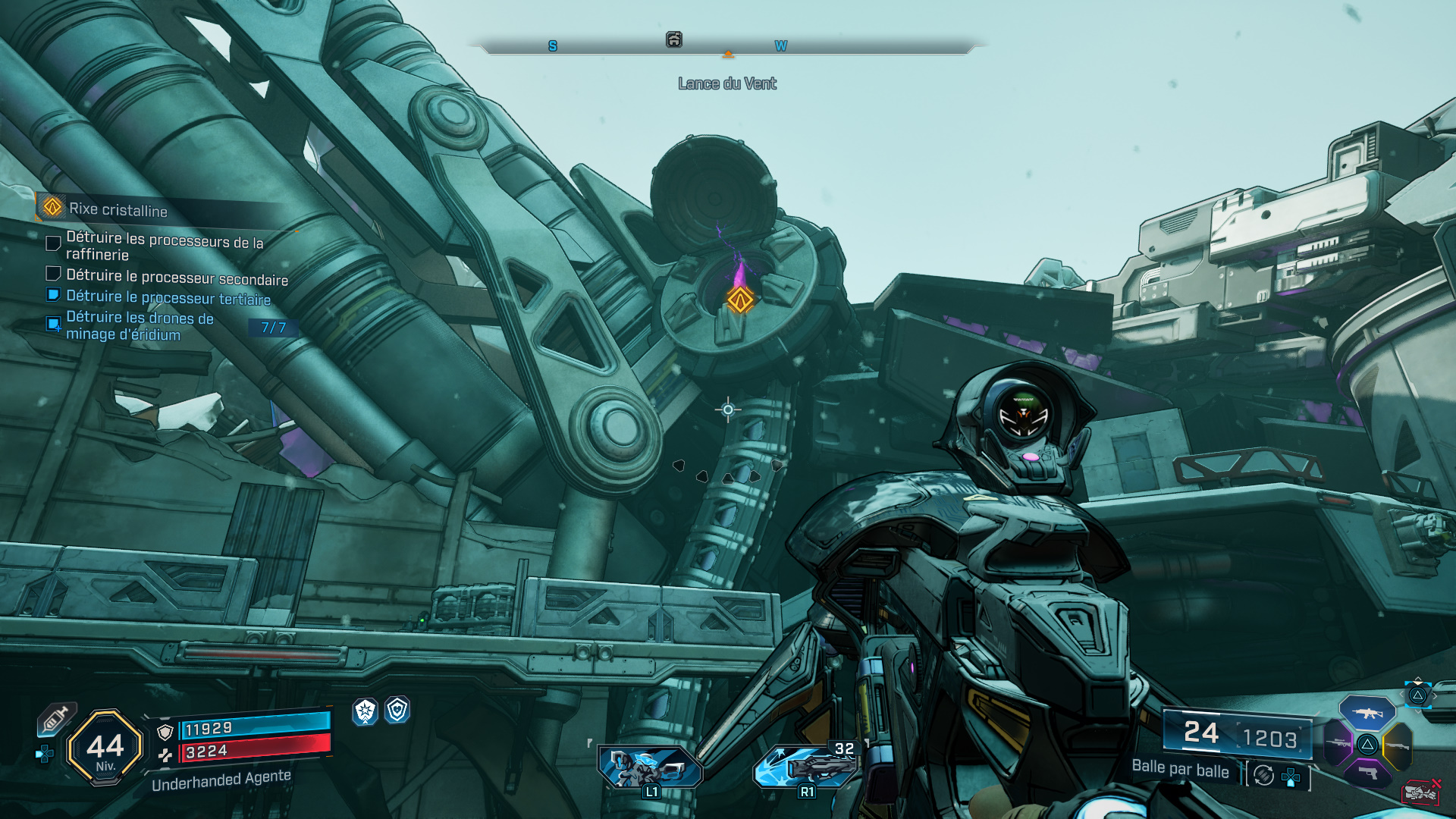Image resolution: width=1456 pixels, height=819 pixels.
Task: Activate the action skill icon with robot
Action: (650, 767)
